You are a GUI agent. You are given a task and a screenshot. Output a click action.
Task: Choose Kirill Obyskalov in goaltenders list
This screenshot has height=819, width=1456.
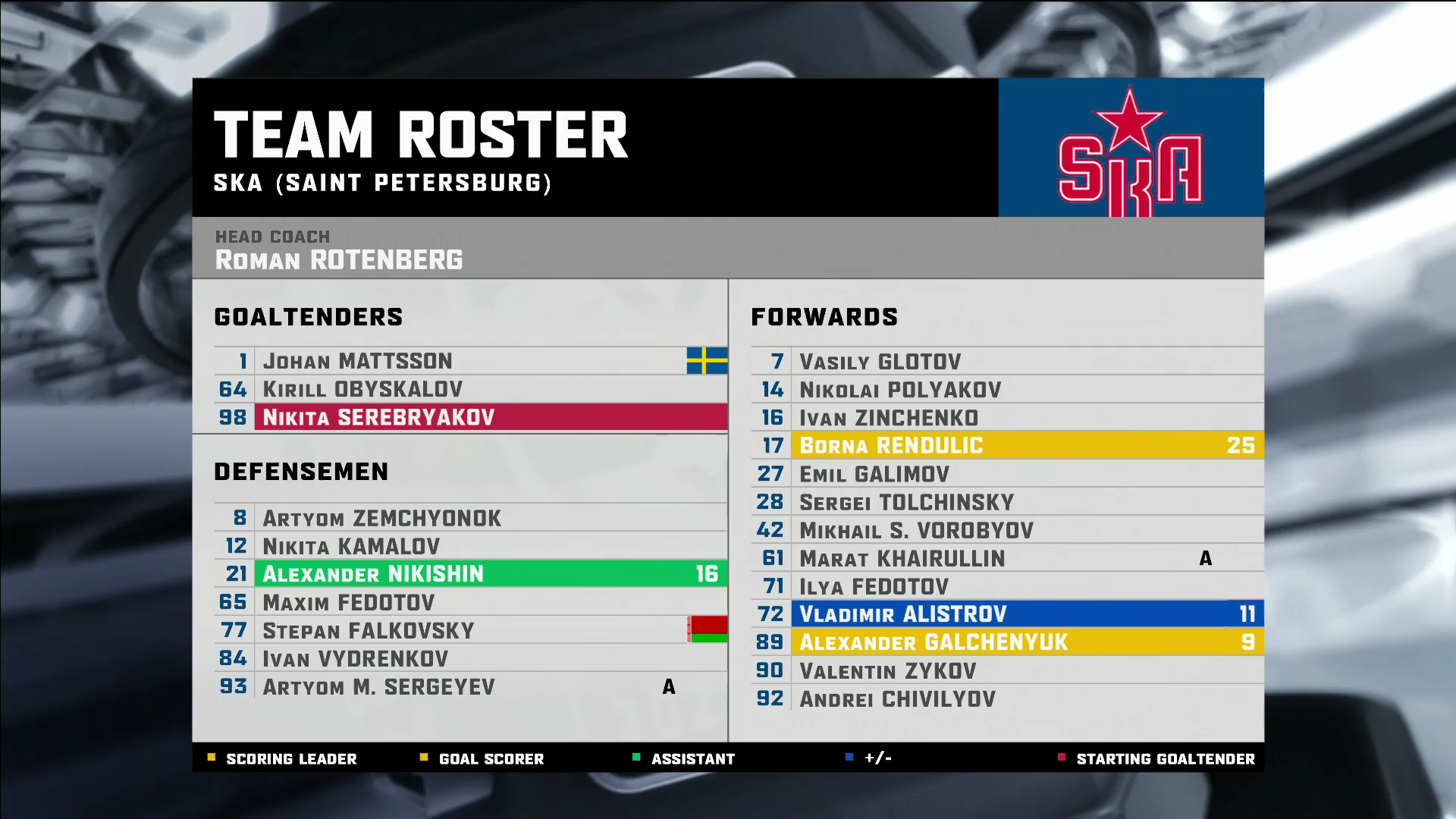470,389
